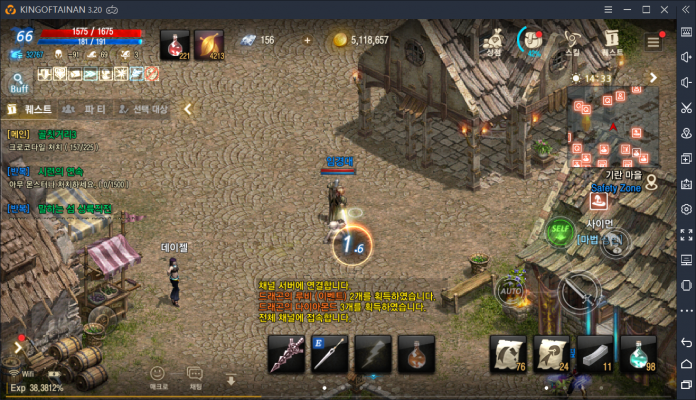Collapse the quest panel with the arrow
The width and height of the screenshot is (696, 400).
click(187, 109)
